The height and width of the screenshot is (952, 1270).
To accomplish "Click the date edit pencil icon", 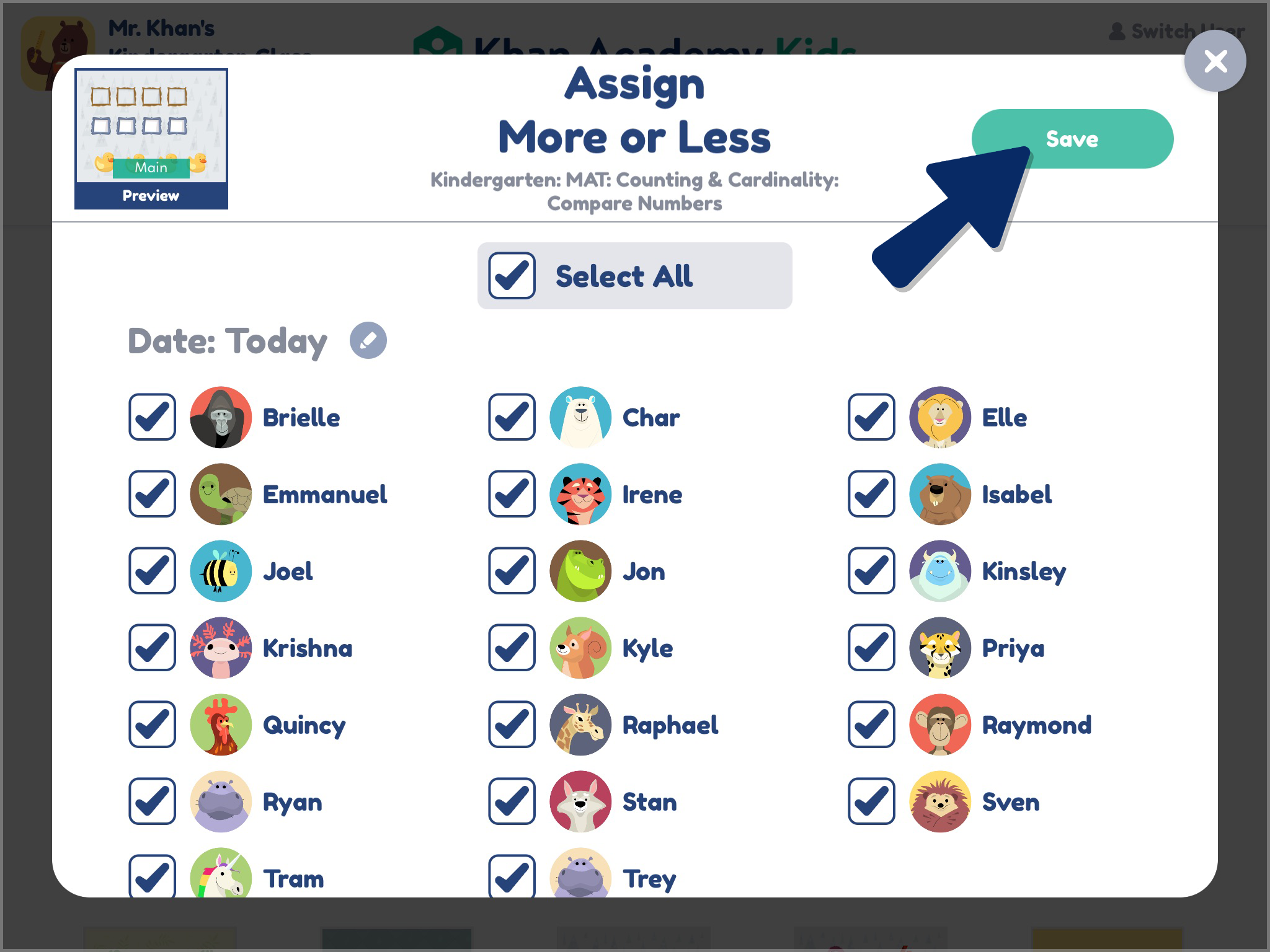I will 368,340.
